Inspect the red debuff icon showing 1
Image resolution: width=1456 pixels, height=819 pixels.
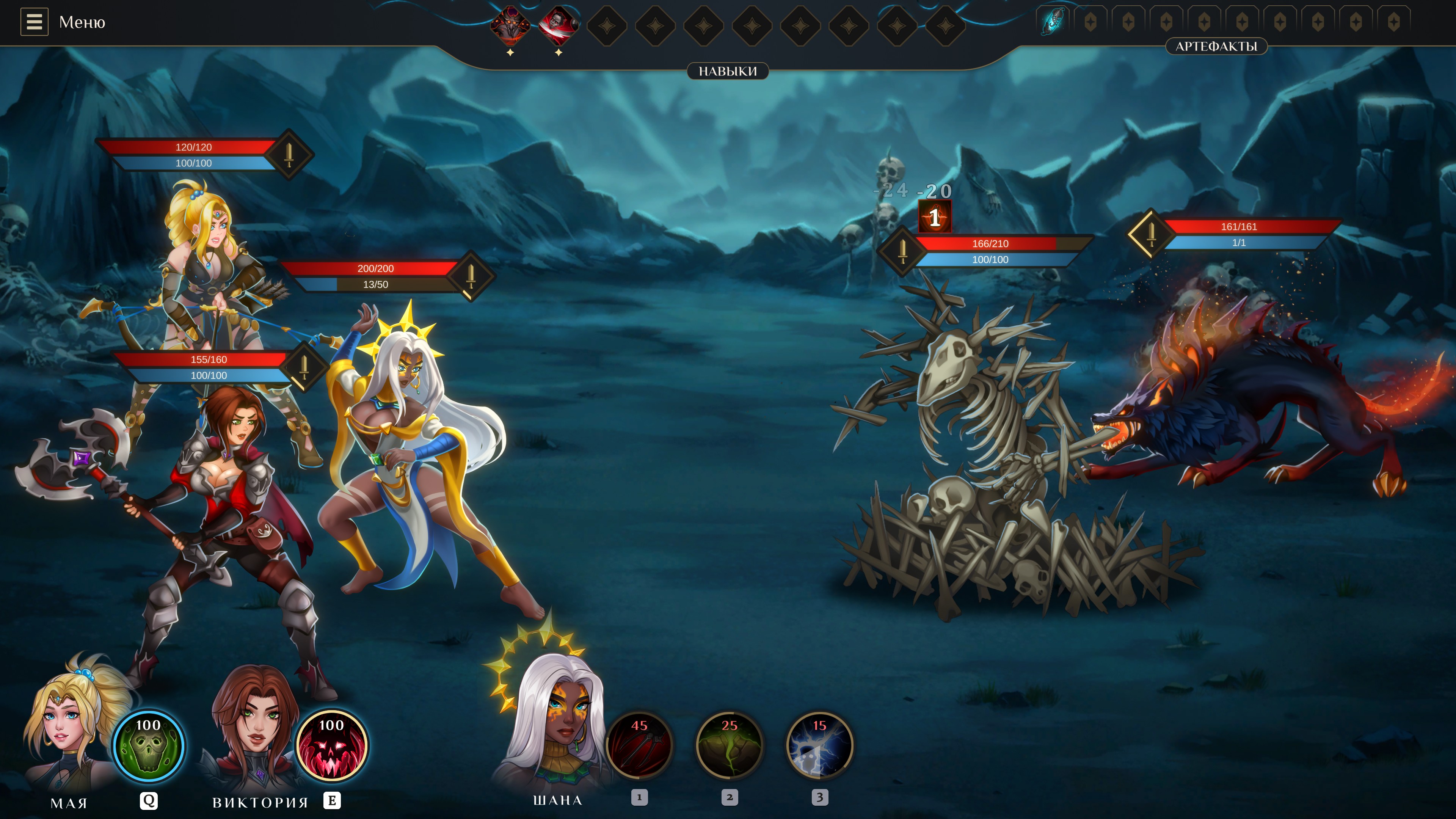coord(935,217)
